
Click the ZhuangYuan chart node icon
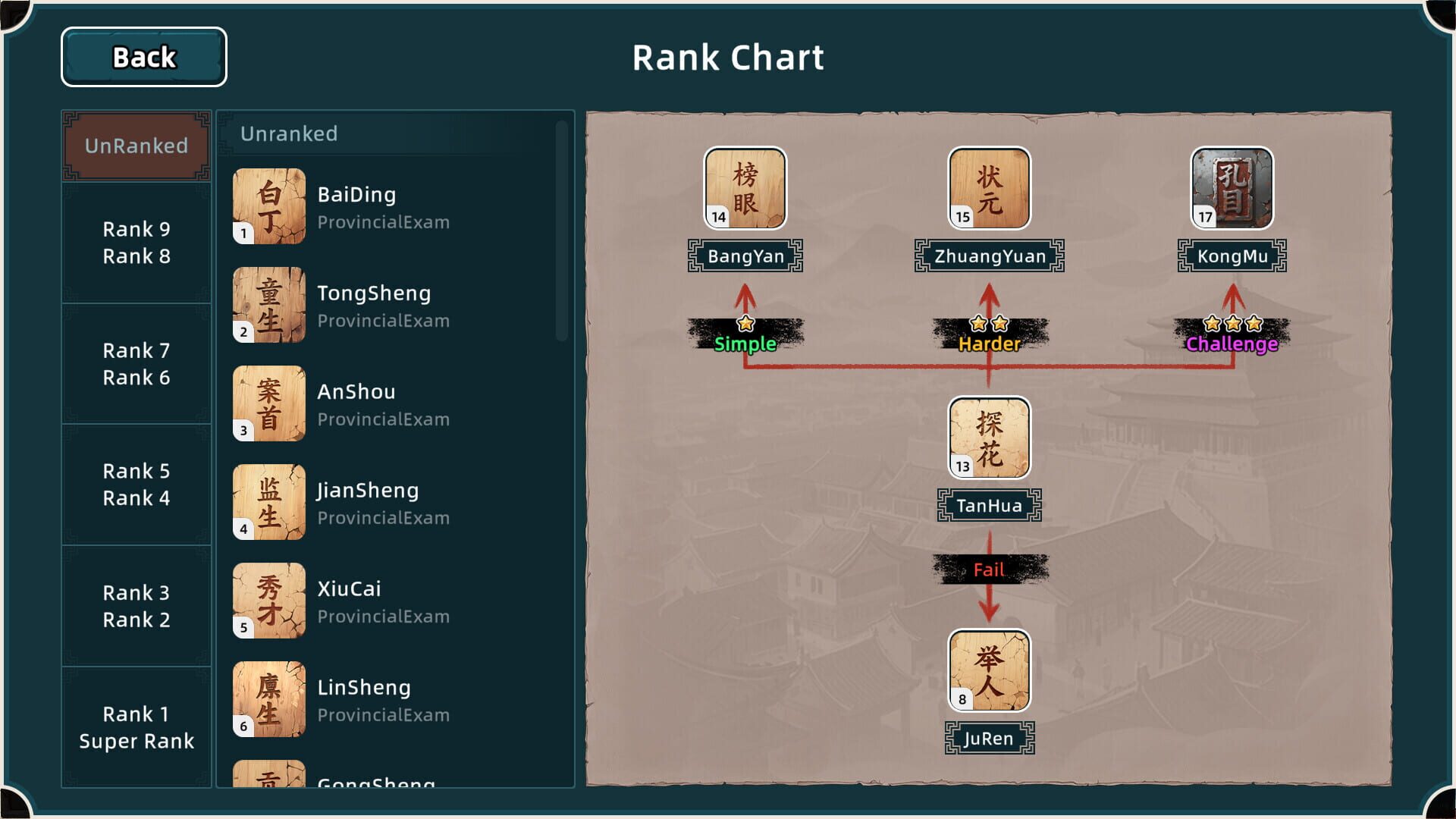(988, 189)
